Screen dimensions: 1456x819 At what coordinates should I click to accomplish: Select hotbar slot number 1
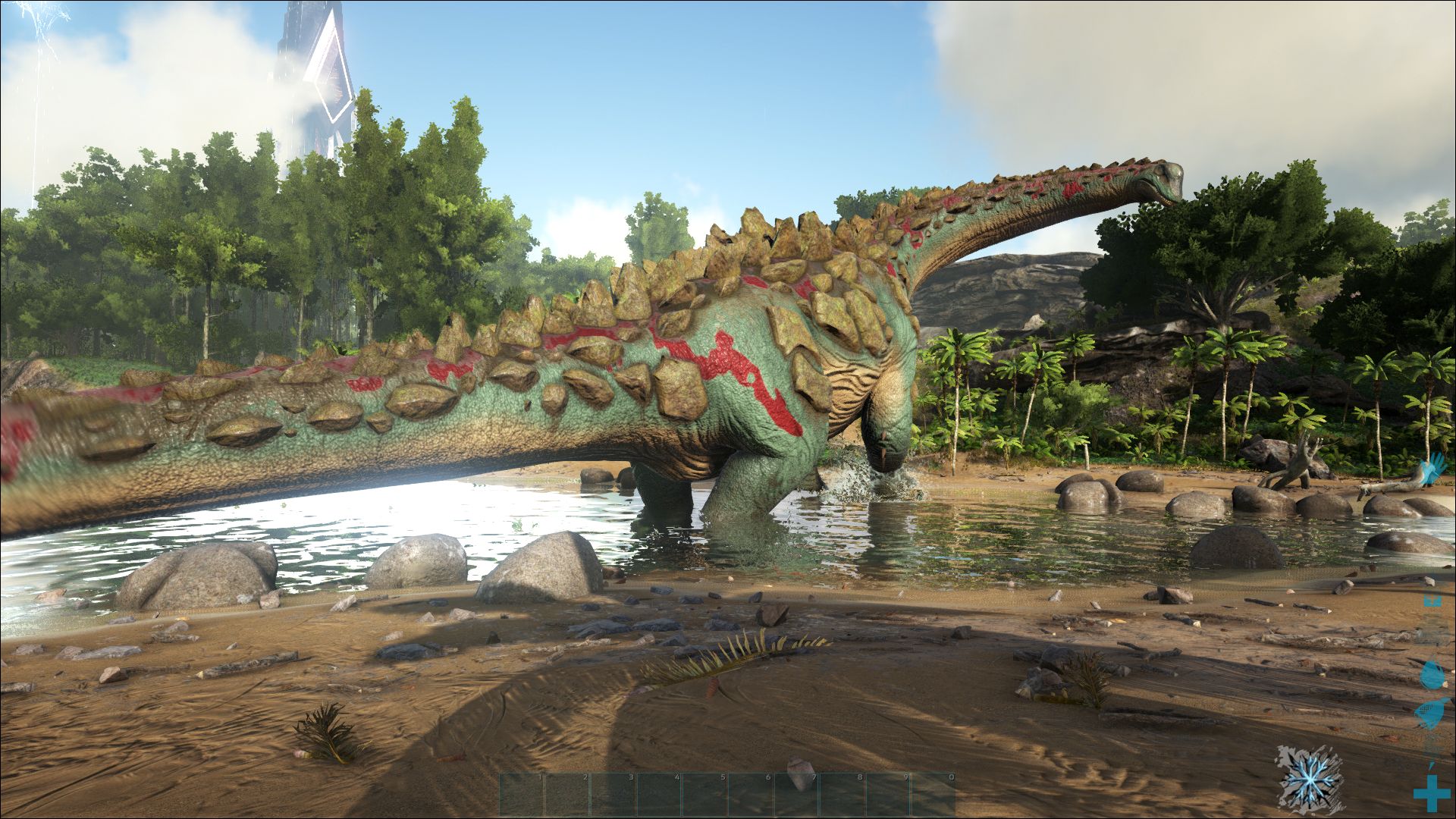pyautogui.click(x=522, y=794)
